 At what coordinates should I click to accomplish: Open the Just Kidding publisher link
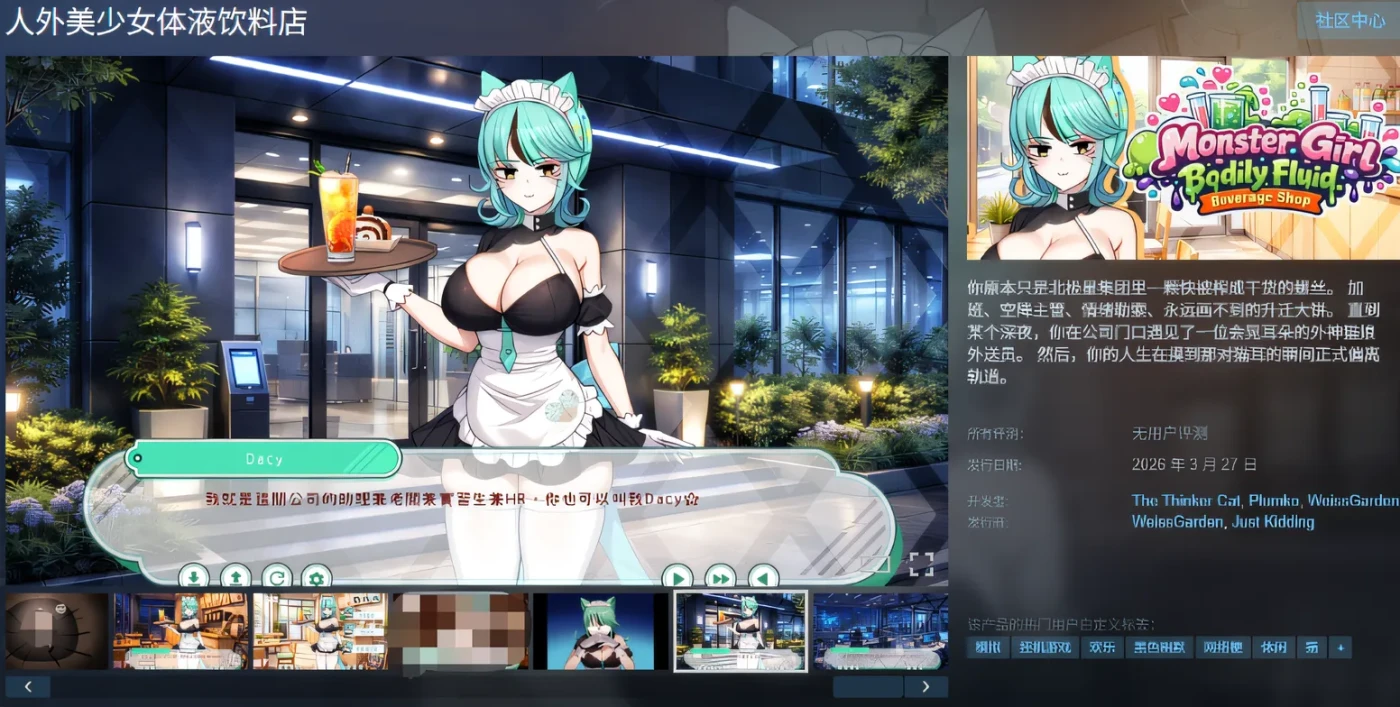tap(1274, 522)
